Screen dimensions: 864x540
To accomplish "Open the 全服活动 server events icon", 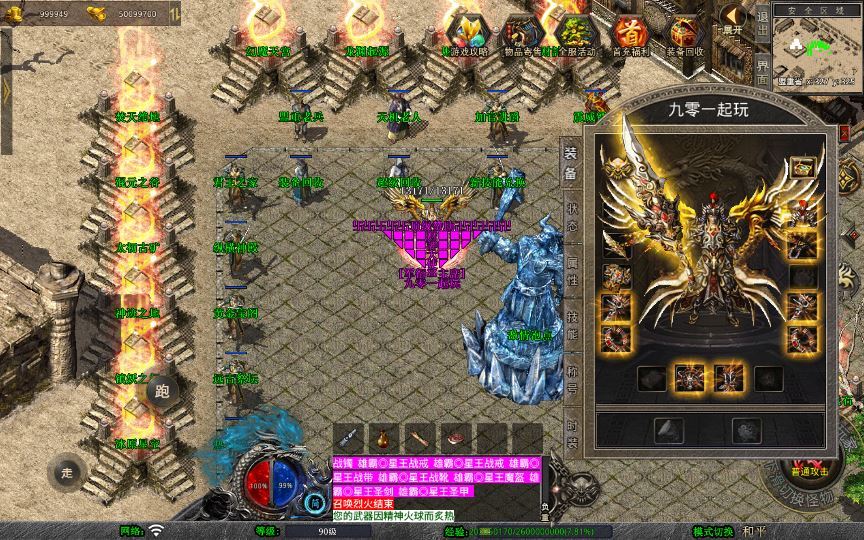I will pos(574,34).
